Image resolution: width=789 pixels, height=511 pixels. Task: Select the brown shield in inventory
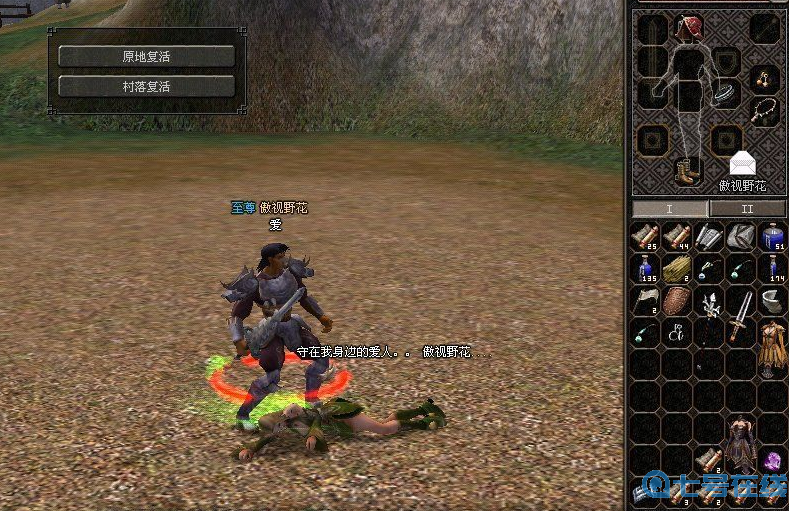click(x=677, y=301)
